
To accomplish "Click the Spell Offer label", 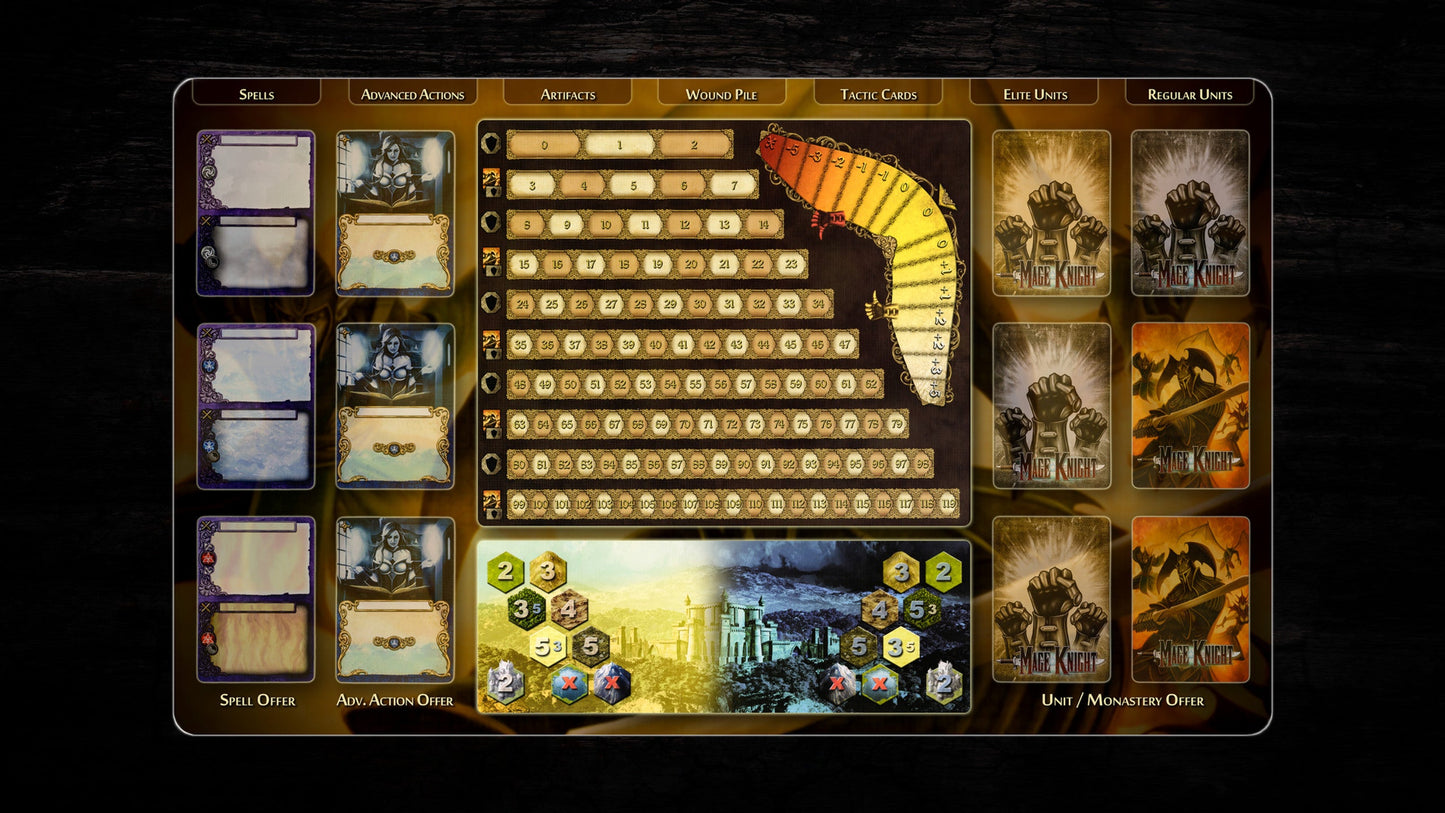I will [x=257, y=700].
